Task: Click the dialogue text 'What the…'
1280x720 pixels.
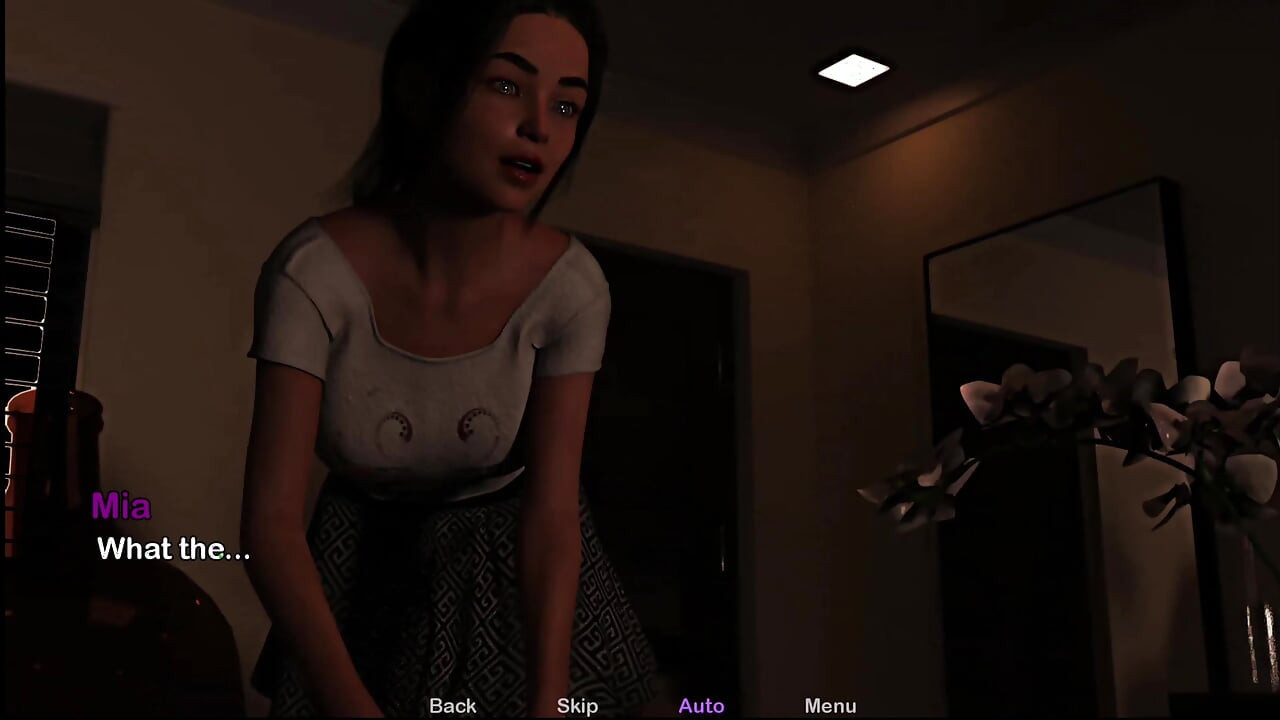Action: (173, 548)
